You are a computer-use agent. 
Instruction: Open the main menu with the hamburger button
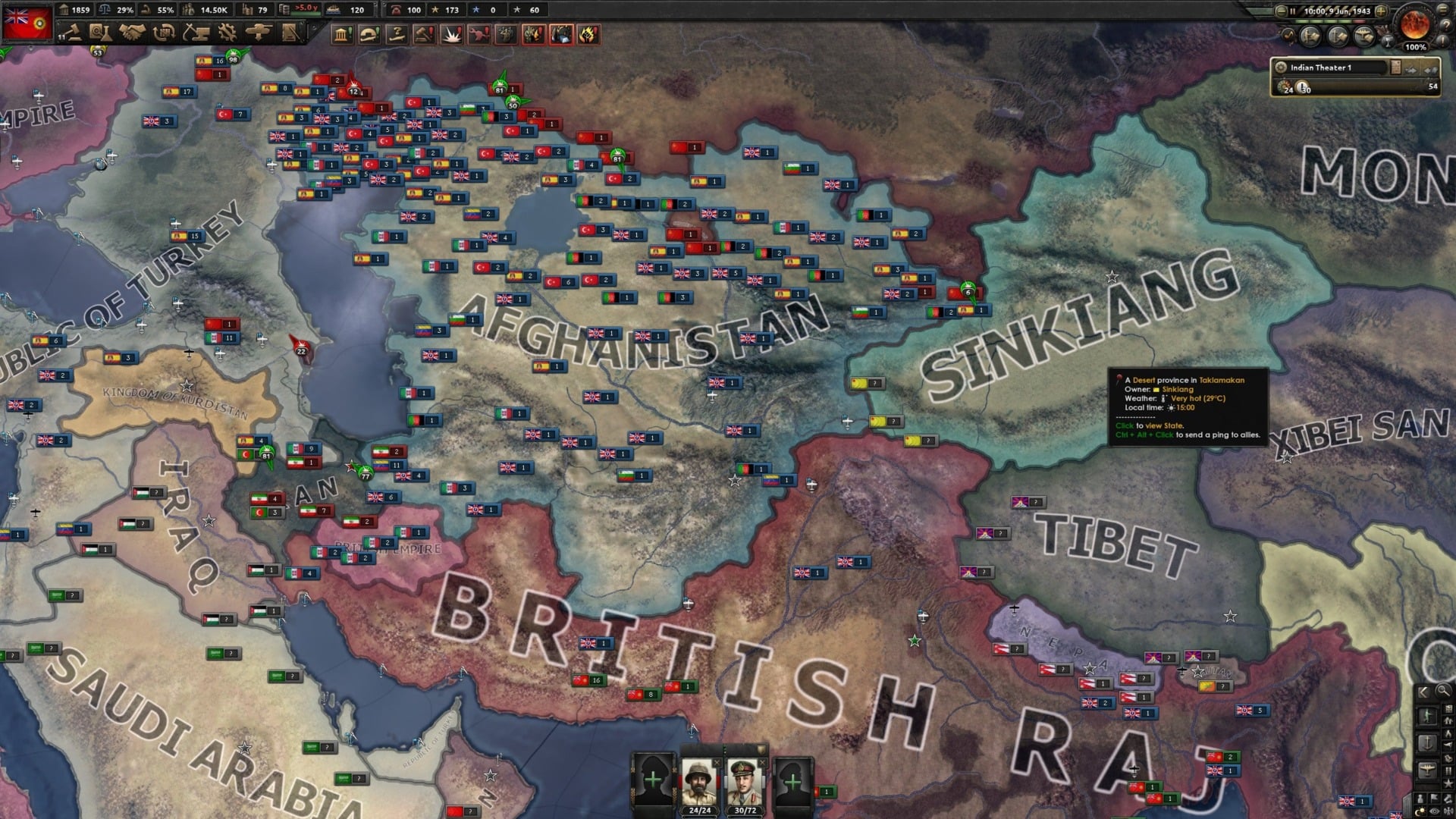tap(1442, 10)
